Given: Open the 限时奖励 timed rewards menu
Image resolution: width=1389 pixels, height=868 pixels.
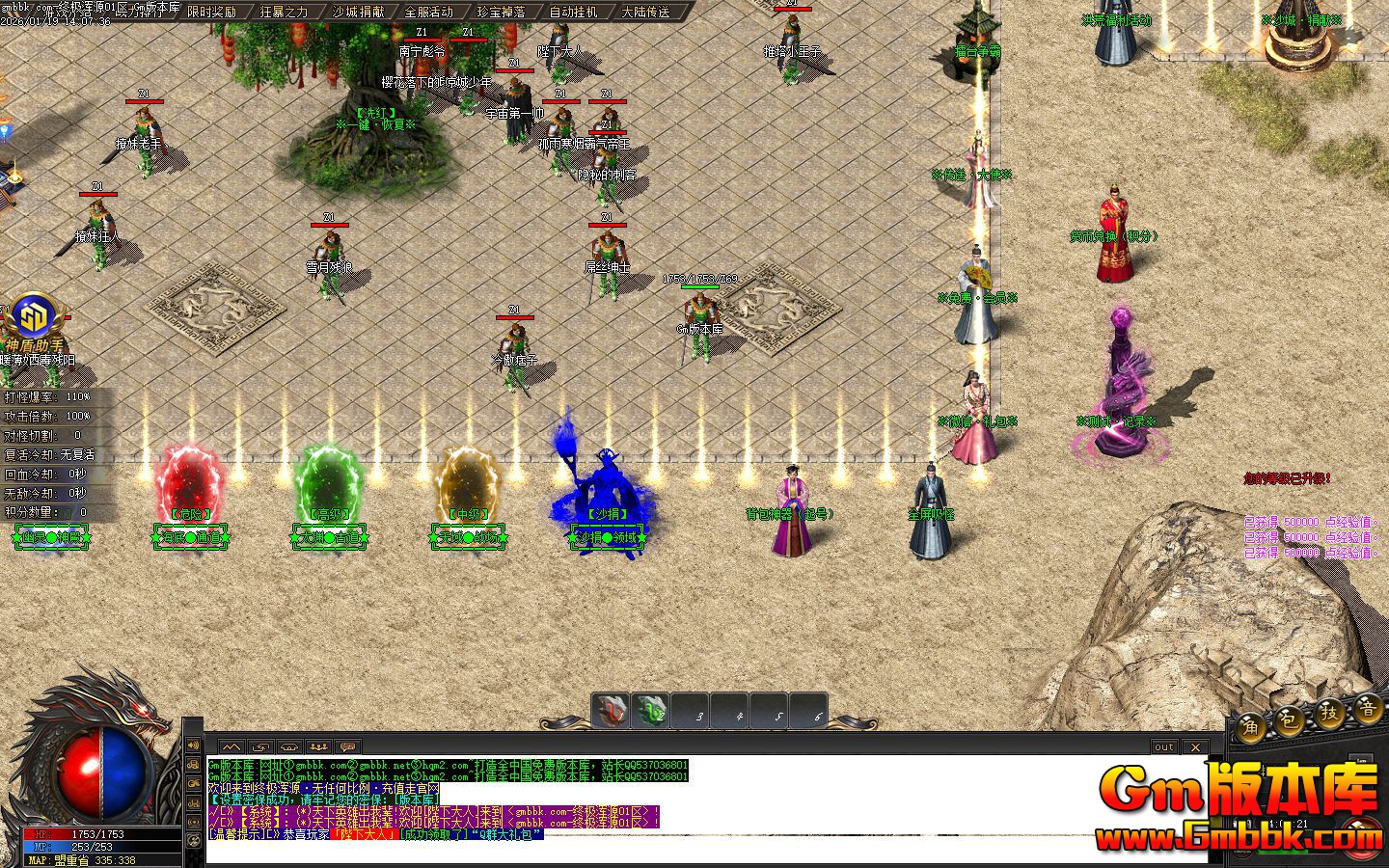Looking at the screenshot, I should (x=211, y=12).
